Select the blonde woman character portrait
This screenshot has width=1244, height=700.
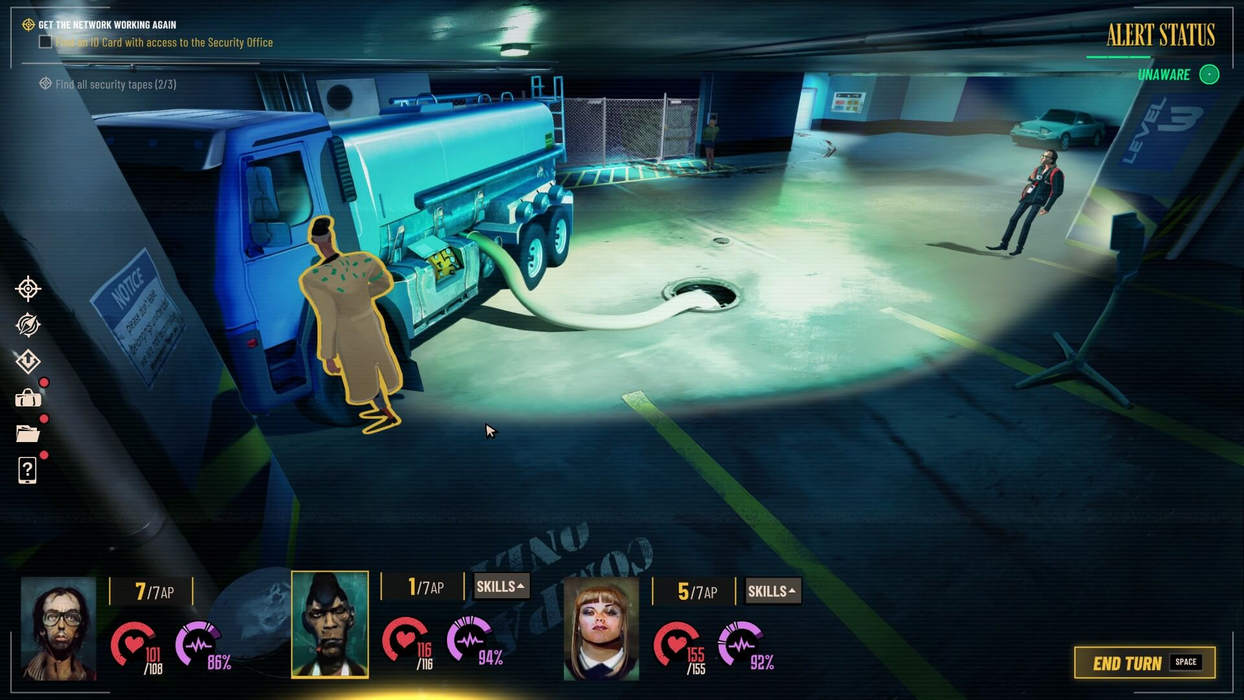point(601,628)
